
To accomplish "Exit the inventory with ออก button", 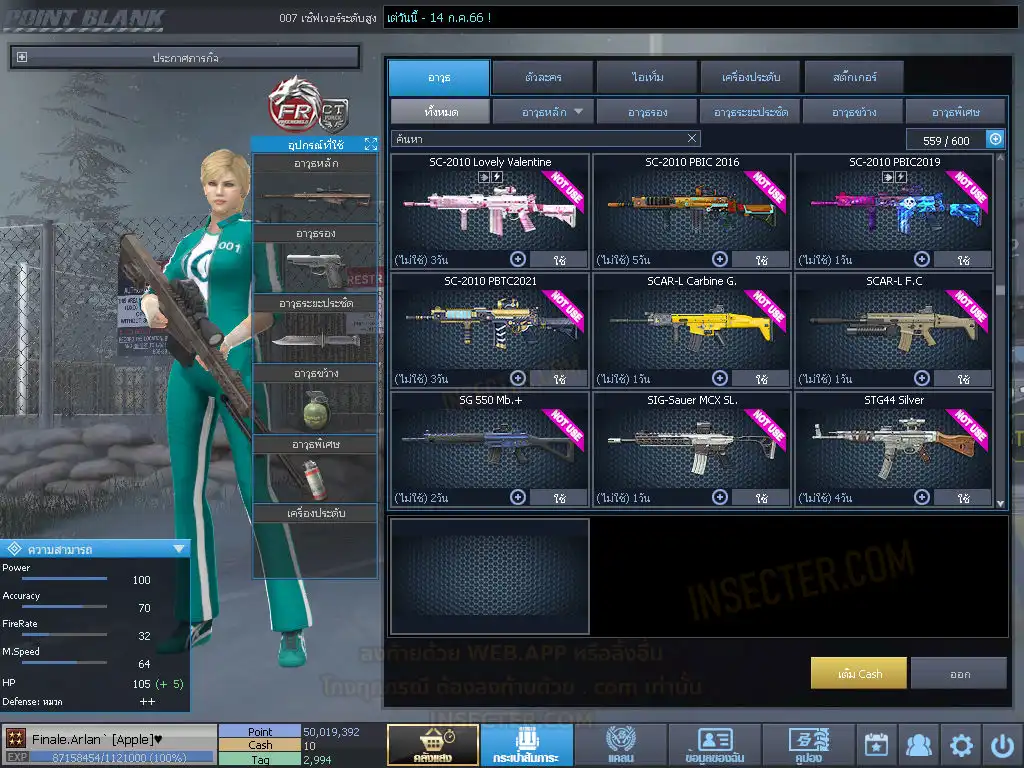I will pyautogui.click(x=959, y=674).
